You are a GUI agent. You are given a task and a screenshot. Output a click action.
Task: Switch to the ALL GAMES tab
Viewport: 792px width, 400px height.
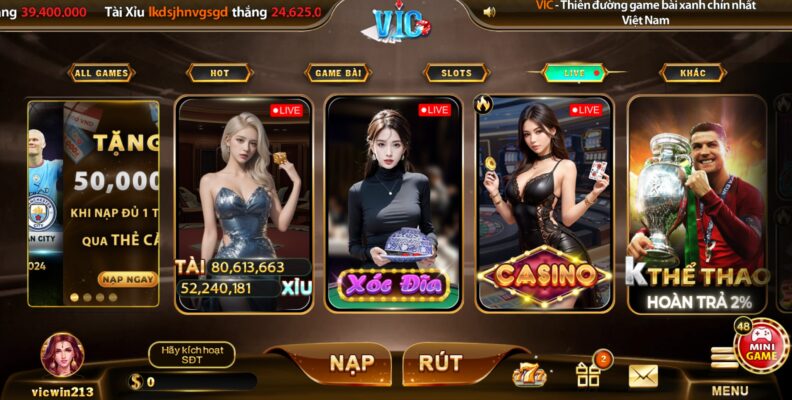pyautogui.click(x=101, y=73)
